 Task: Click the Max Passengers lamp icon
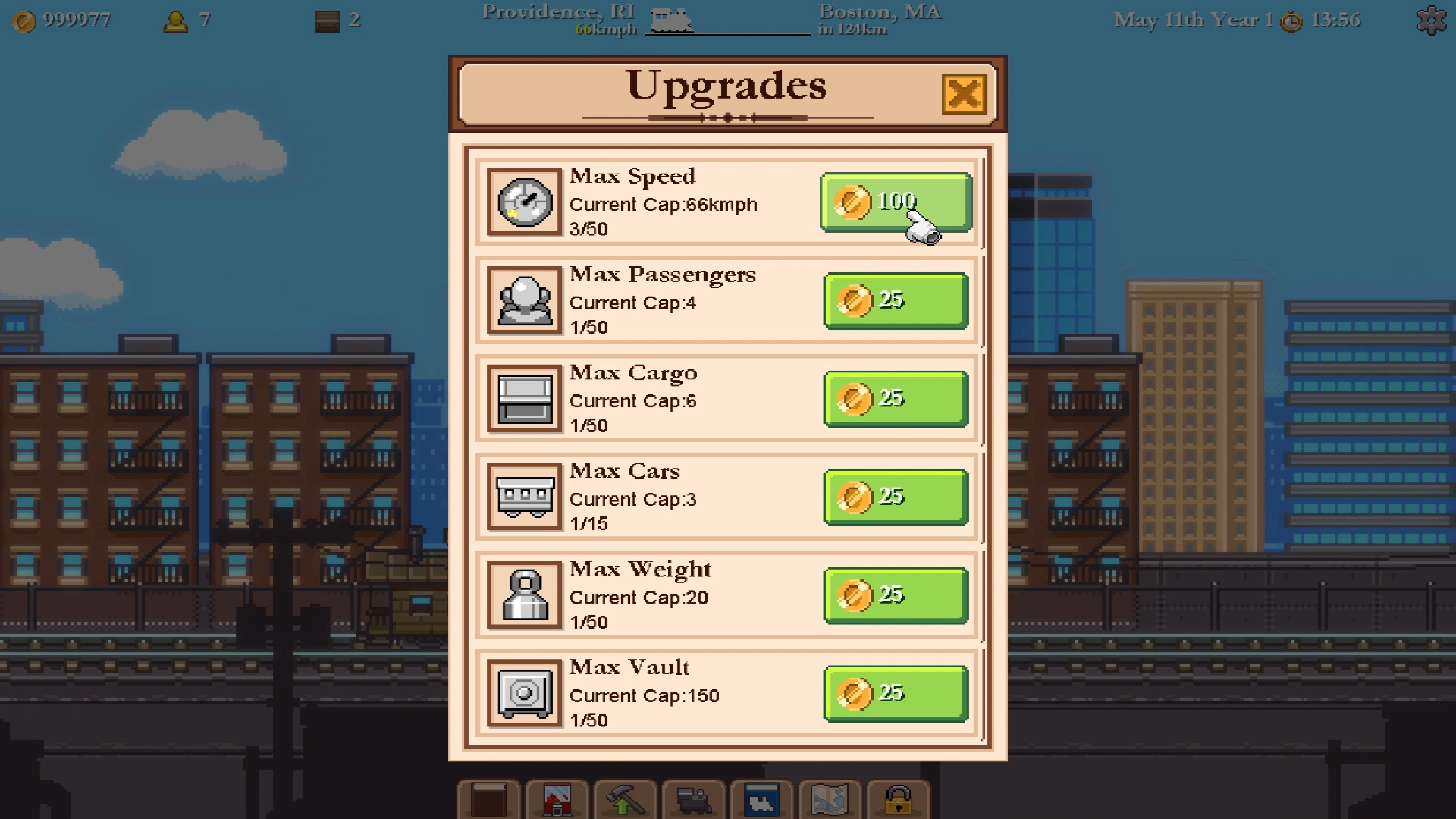tap(525, 300)
